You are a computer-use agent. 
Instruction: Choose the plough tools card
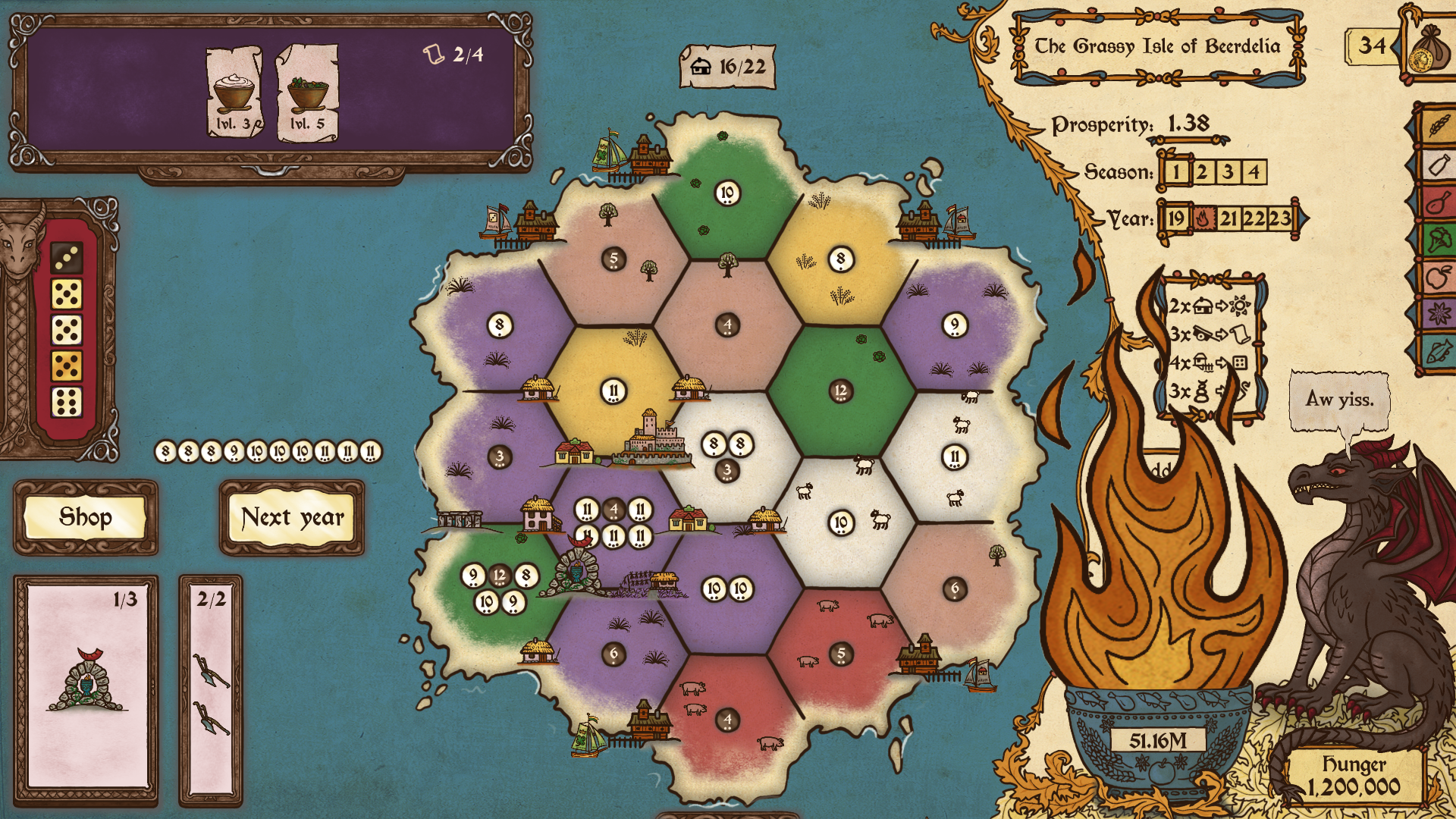(210, 689)
